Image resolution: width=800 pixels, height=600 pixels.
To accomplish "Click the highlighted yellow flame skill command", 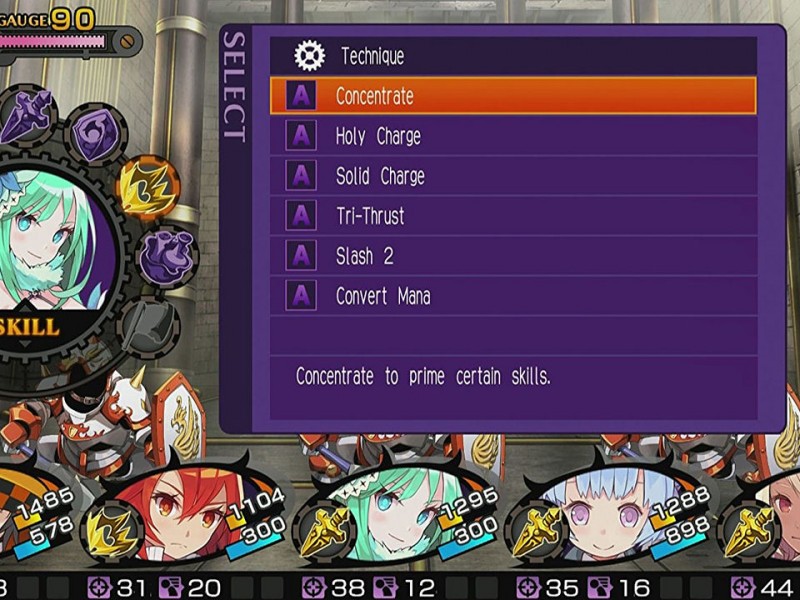I will [146, 187].
